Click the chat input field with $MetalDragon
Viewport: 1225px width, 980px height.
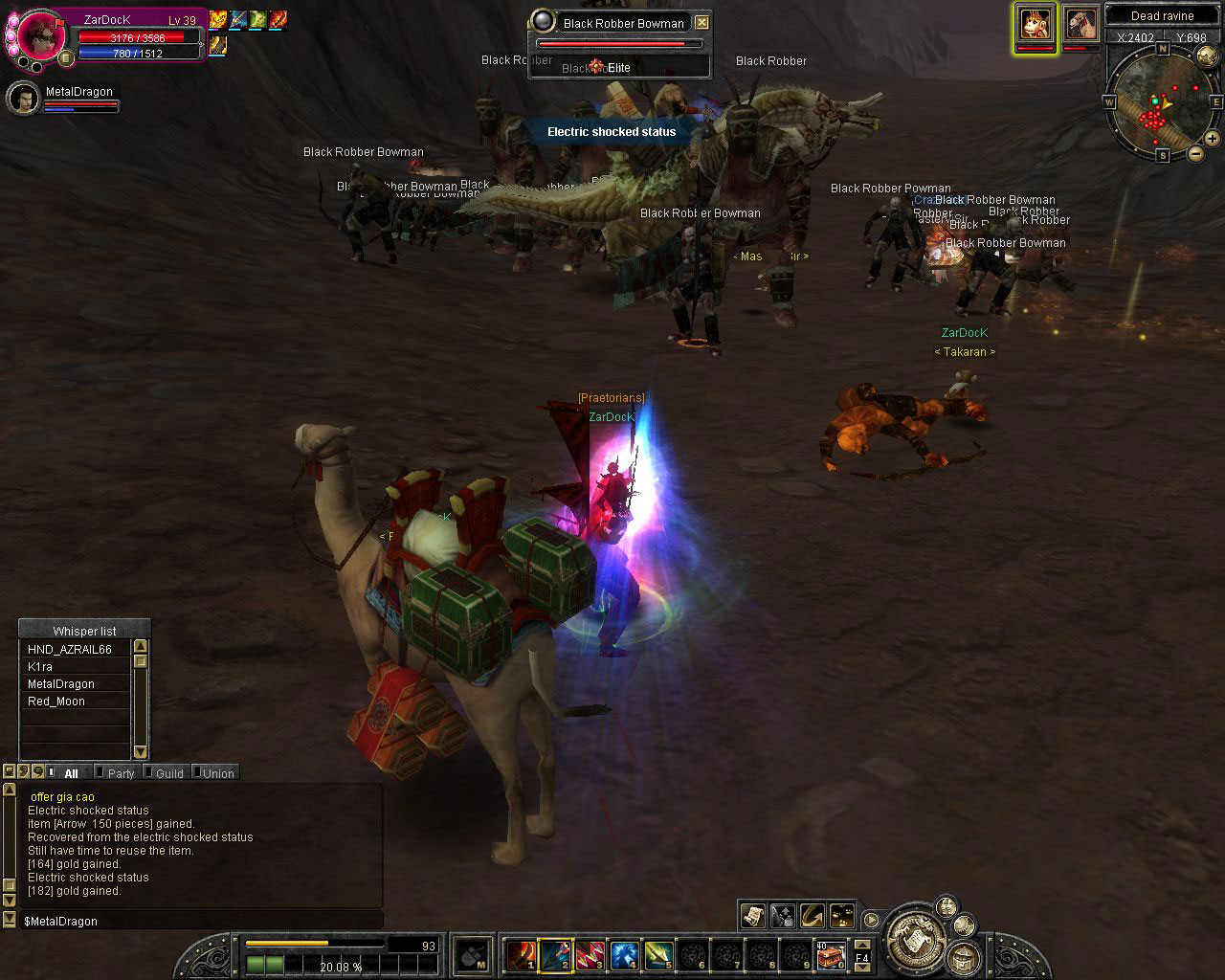click(x=191, y=921)
